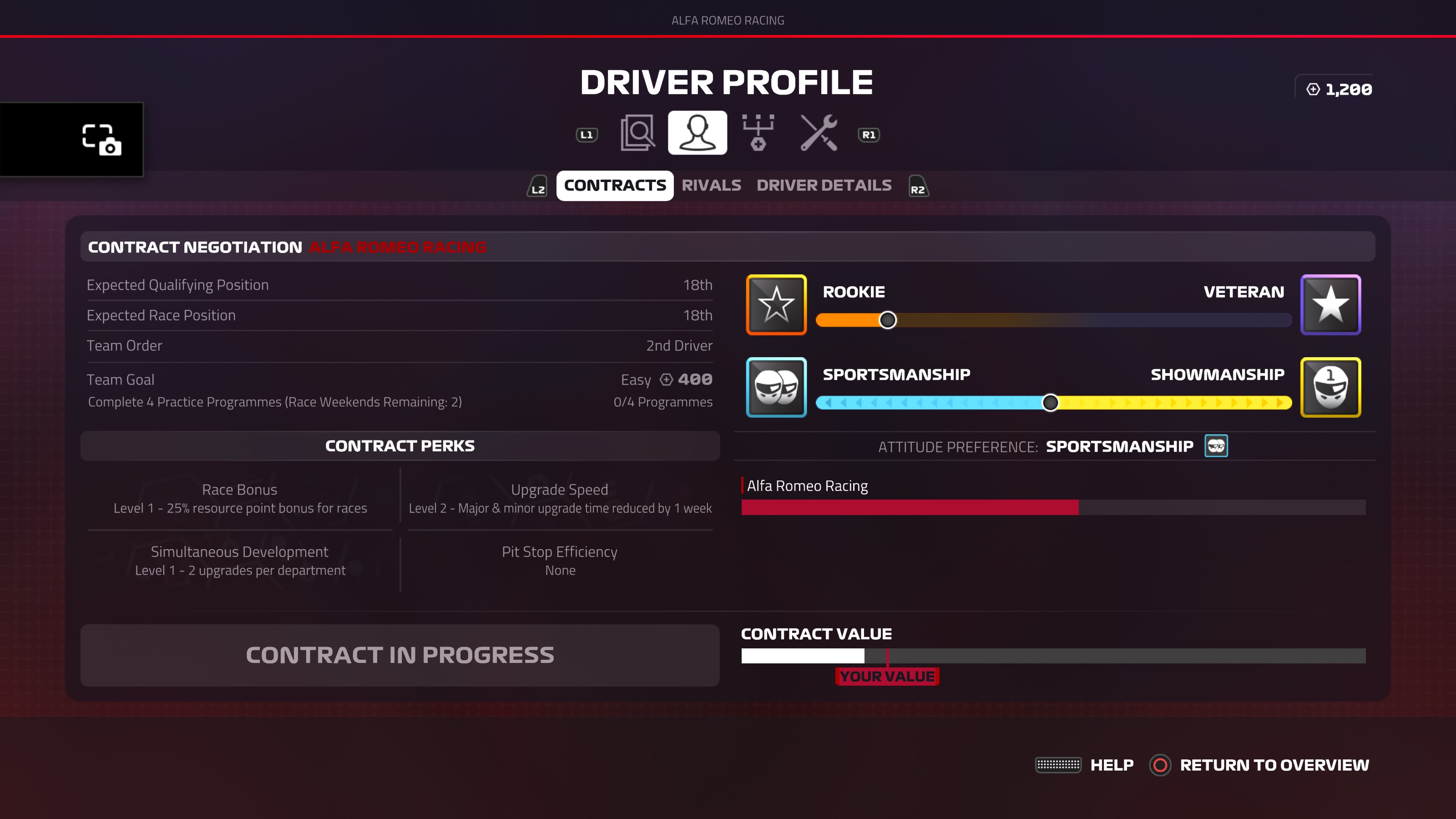The height and width of the screenshot is (819, 1456).
Task: Open the R&D tree section icon
Action: [x=758, y=133]
